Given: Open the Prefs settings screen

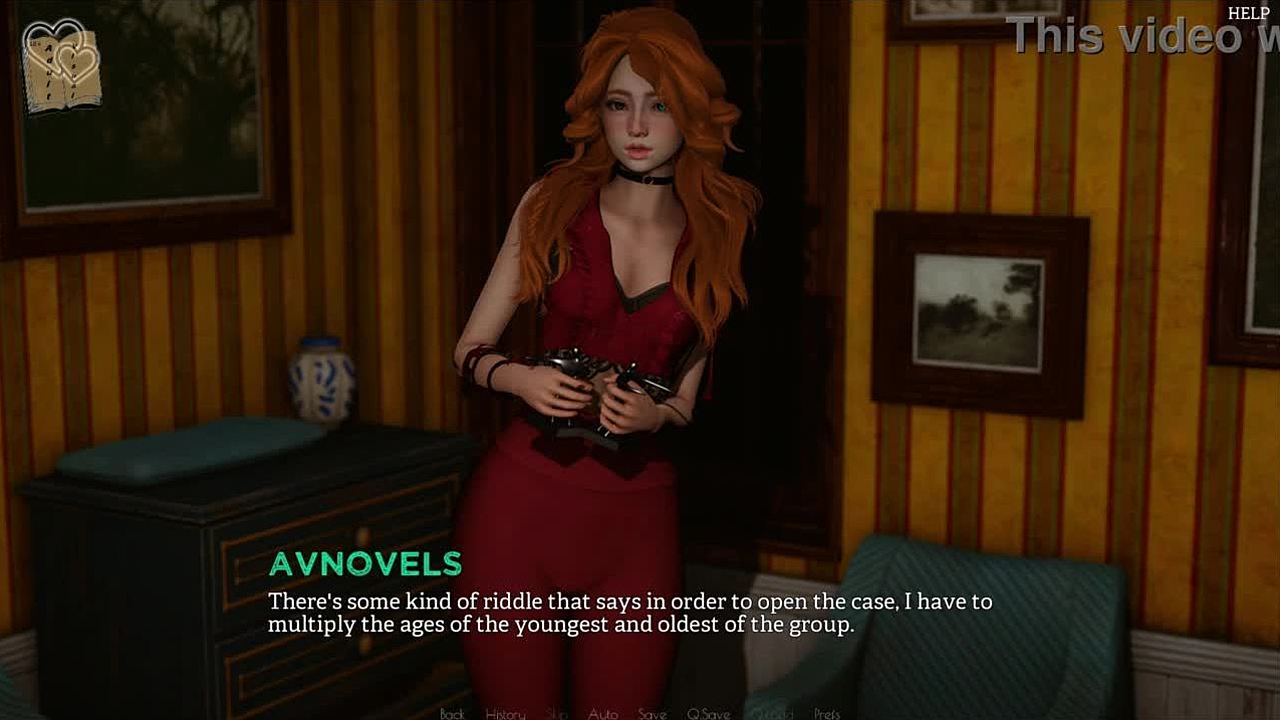Looking at the screenshot, I should 827,713.
